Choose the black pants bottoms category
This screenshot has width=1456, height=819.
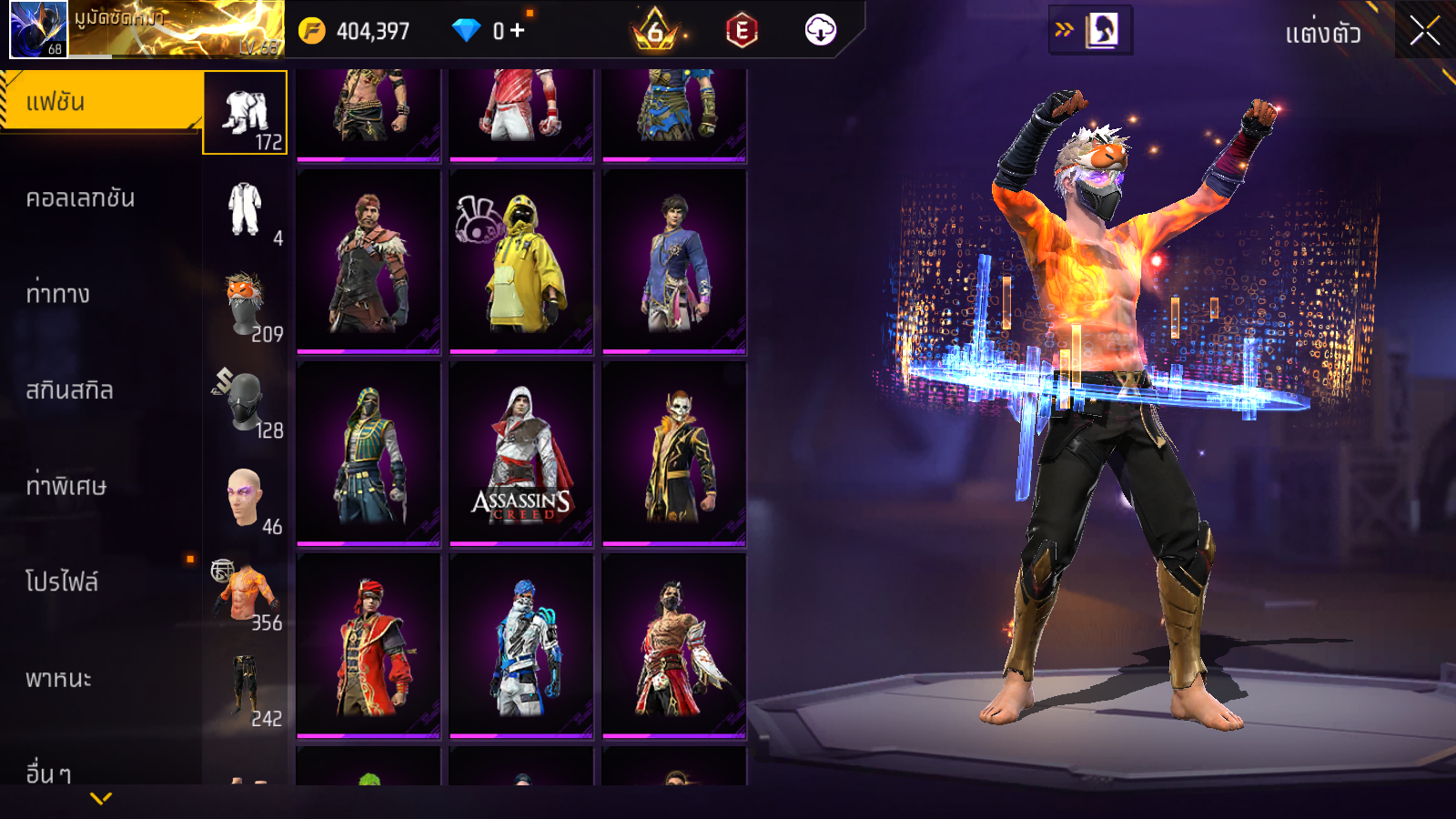click(x=245, y=690)
